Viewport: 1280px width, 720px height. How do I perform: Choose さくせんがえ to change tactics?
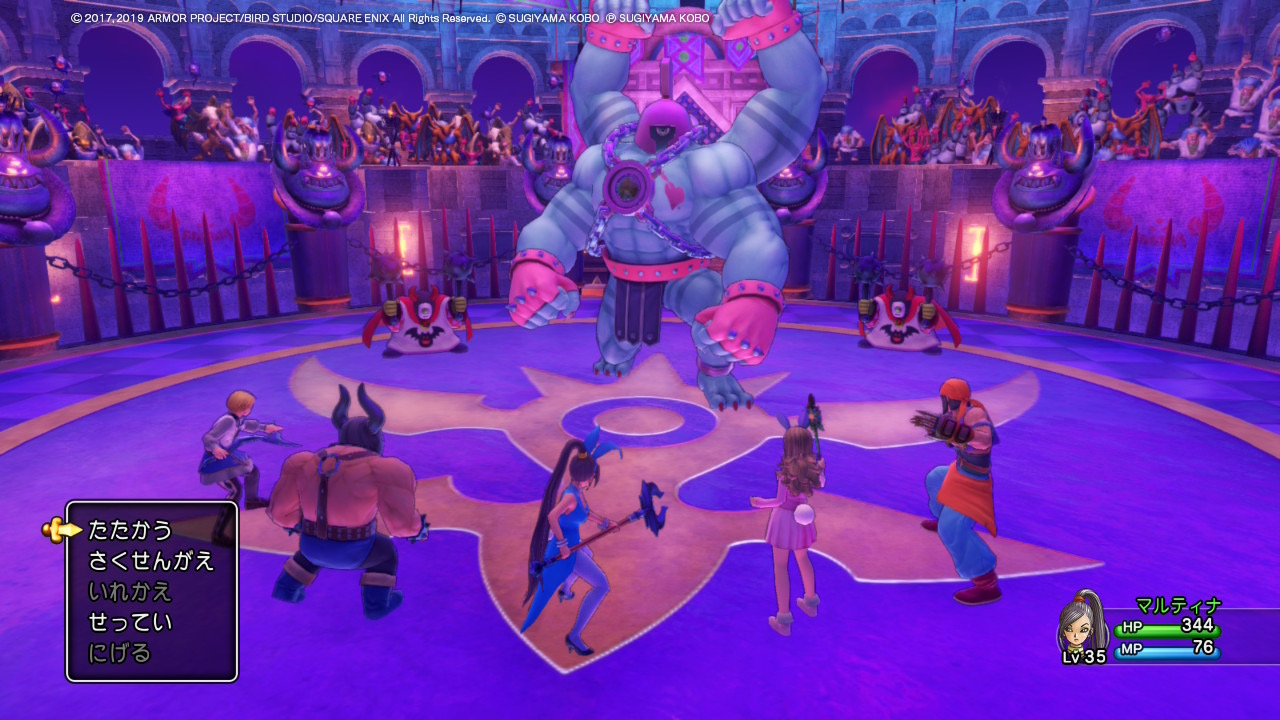click(x=151, y=561)
